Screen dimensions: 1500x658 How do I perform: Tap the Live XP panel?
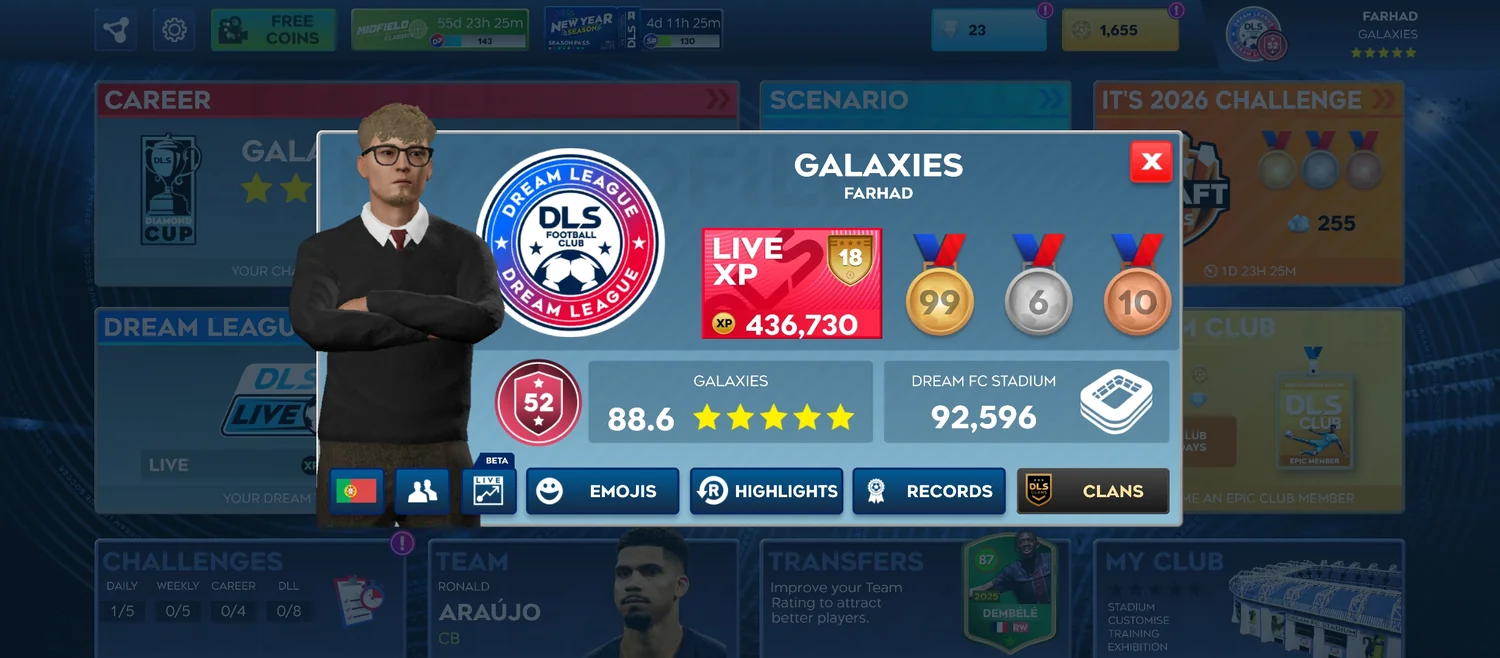(x=792, y=284)
